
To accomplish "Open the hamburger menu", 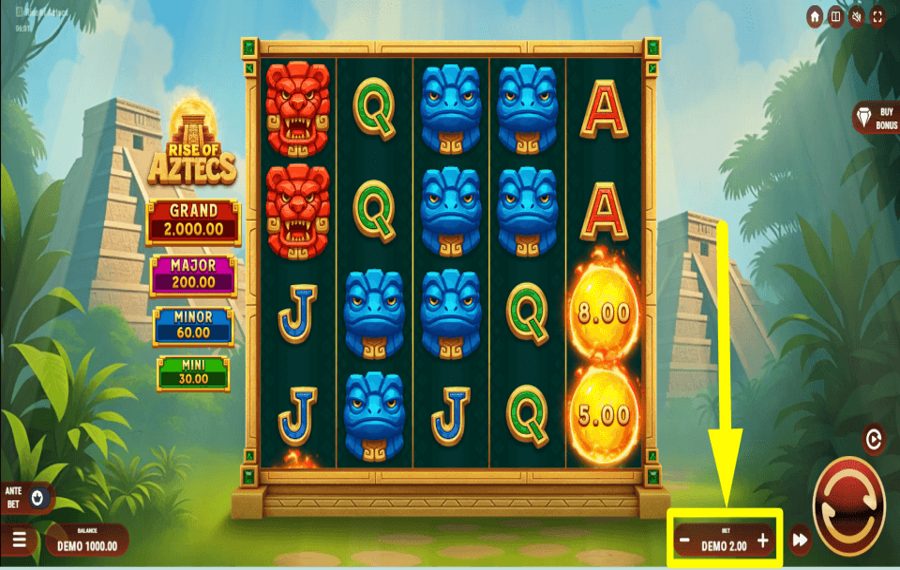I will 20,541.
